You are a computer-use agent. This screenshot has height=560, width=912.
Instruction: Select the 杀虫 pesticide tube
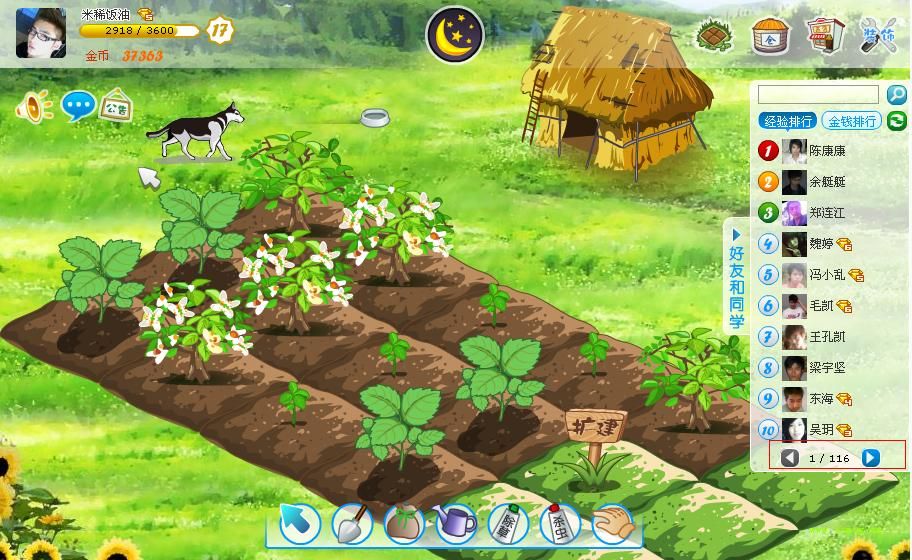560,523
